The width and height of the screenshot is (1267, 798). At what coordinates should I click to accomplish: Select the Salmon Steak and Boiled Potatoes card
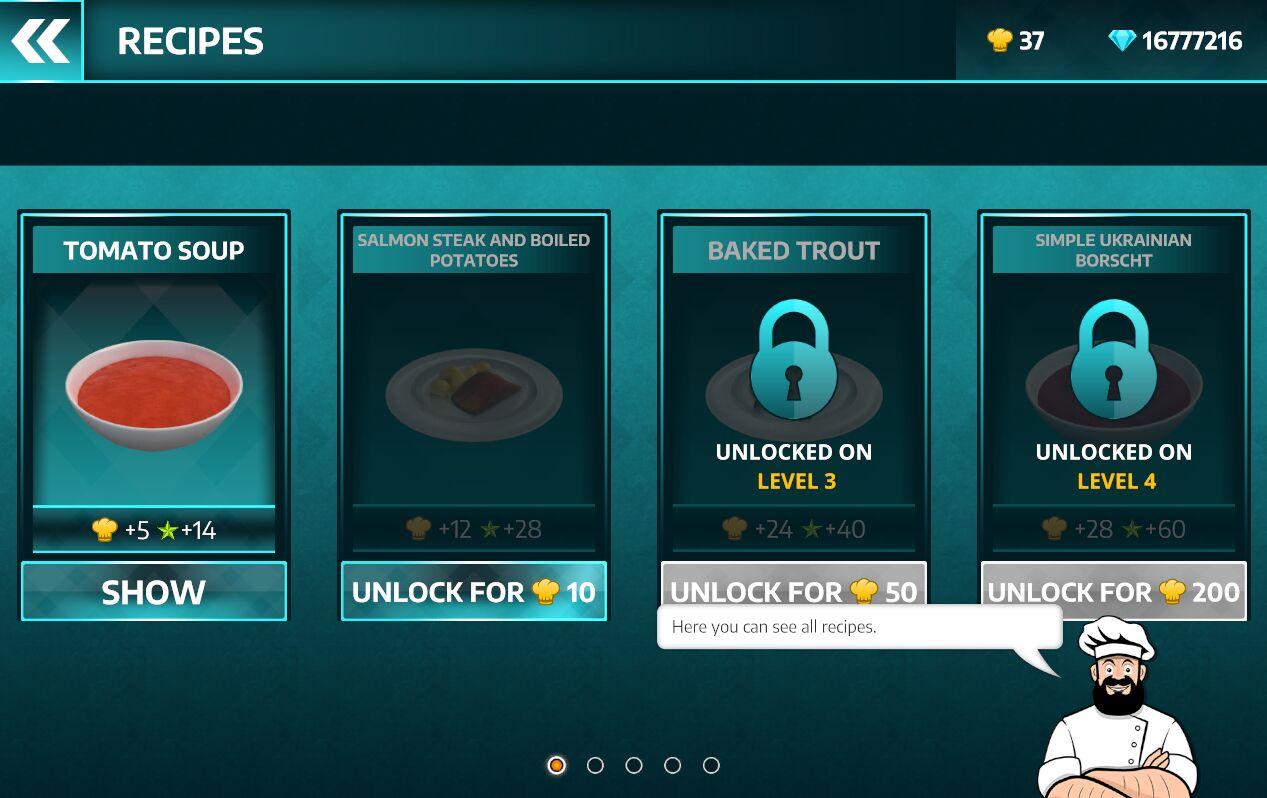coord(474,390)
